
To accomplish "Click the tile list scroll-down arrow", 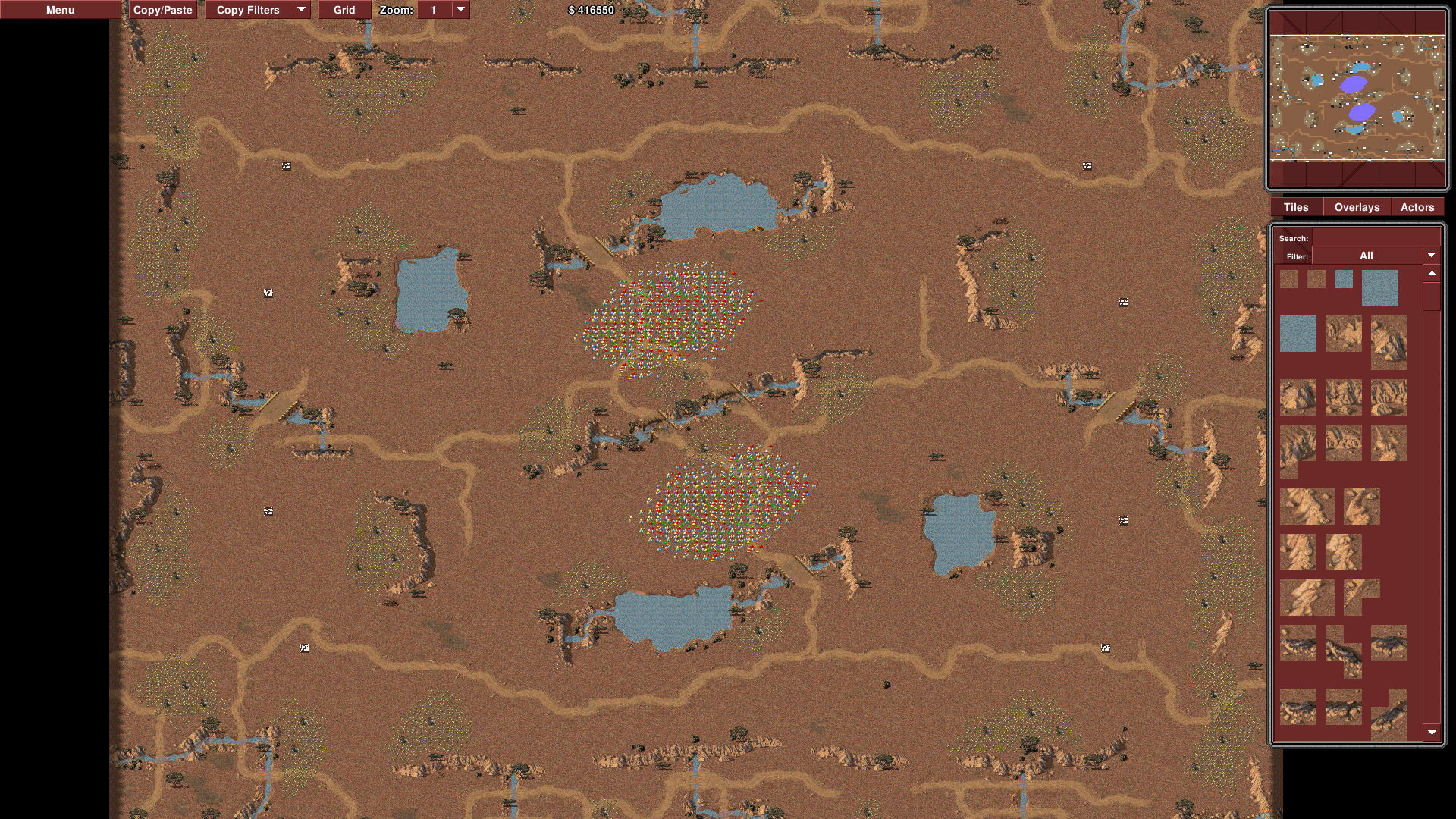I will click(x=1432, y=733).
